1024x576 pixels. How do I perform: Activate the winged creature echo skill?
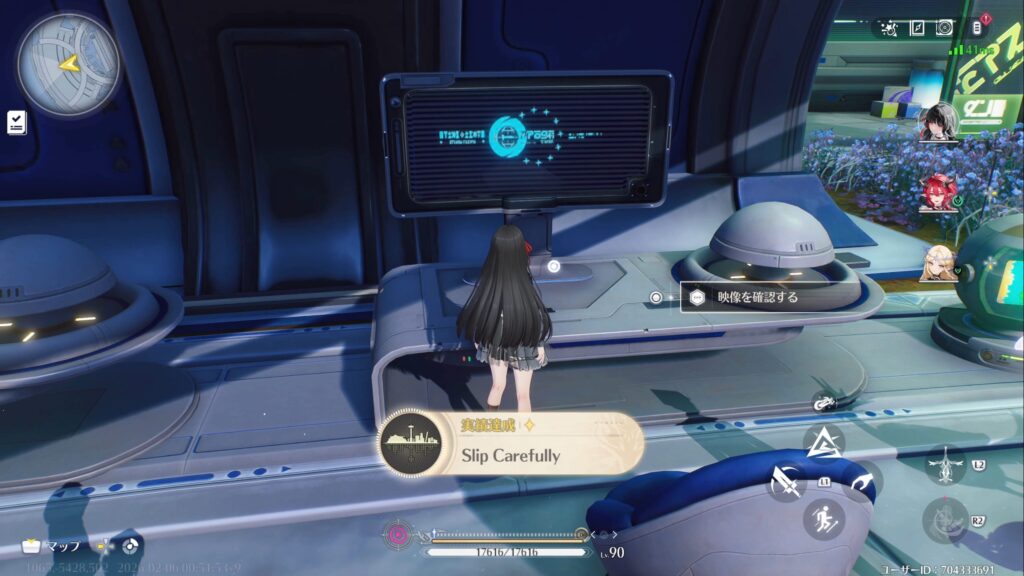coord(945,466)
